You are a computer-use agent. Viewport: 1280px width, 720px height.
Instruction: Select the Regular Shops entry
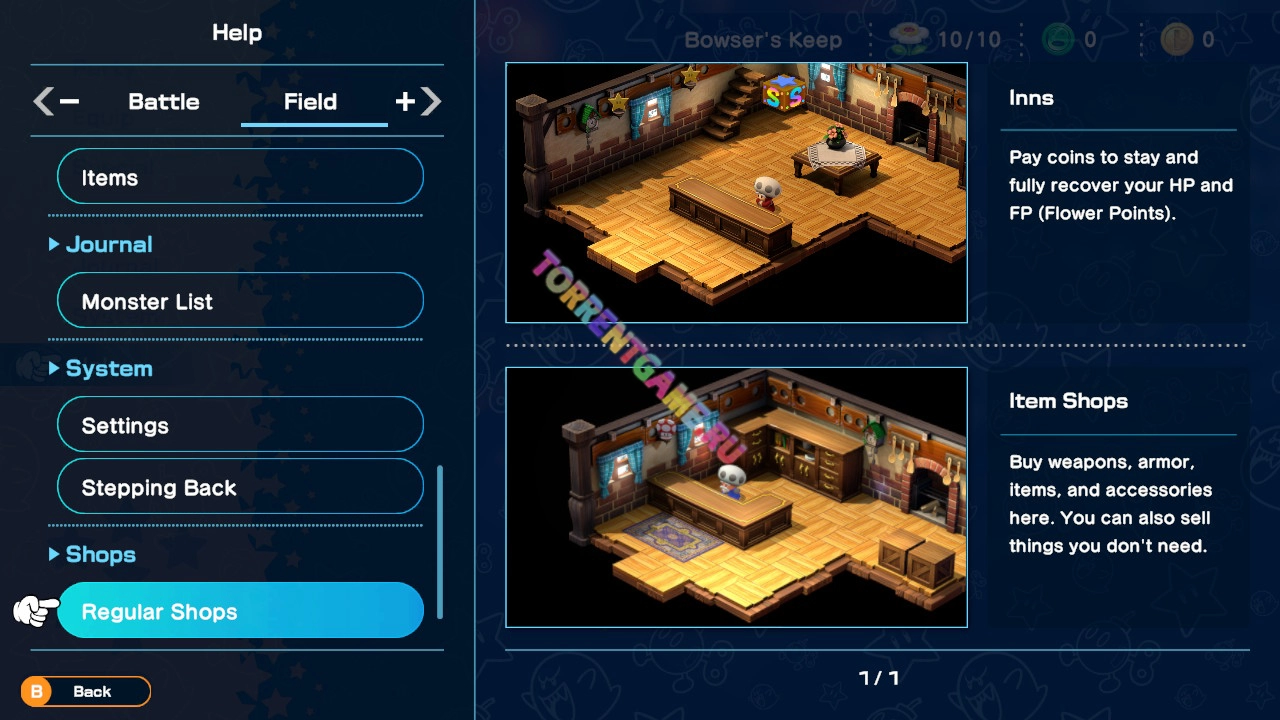[x=240, y=611]
